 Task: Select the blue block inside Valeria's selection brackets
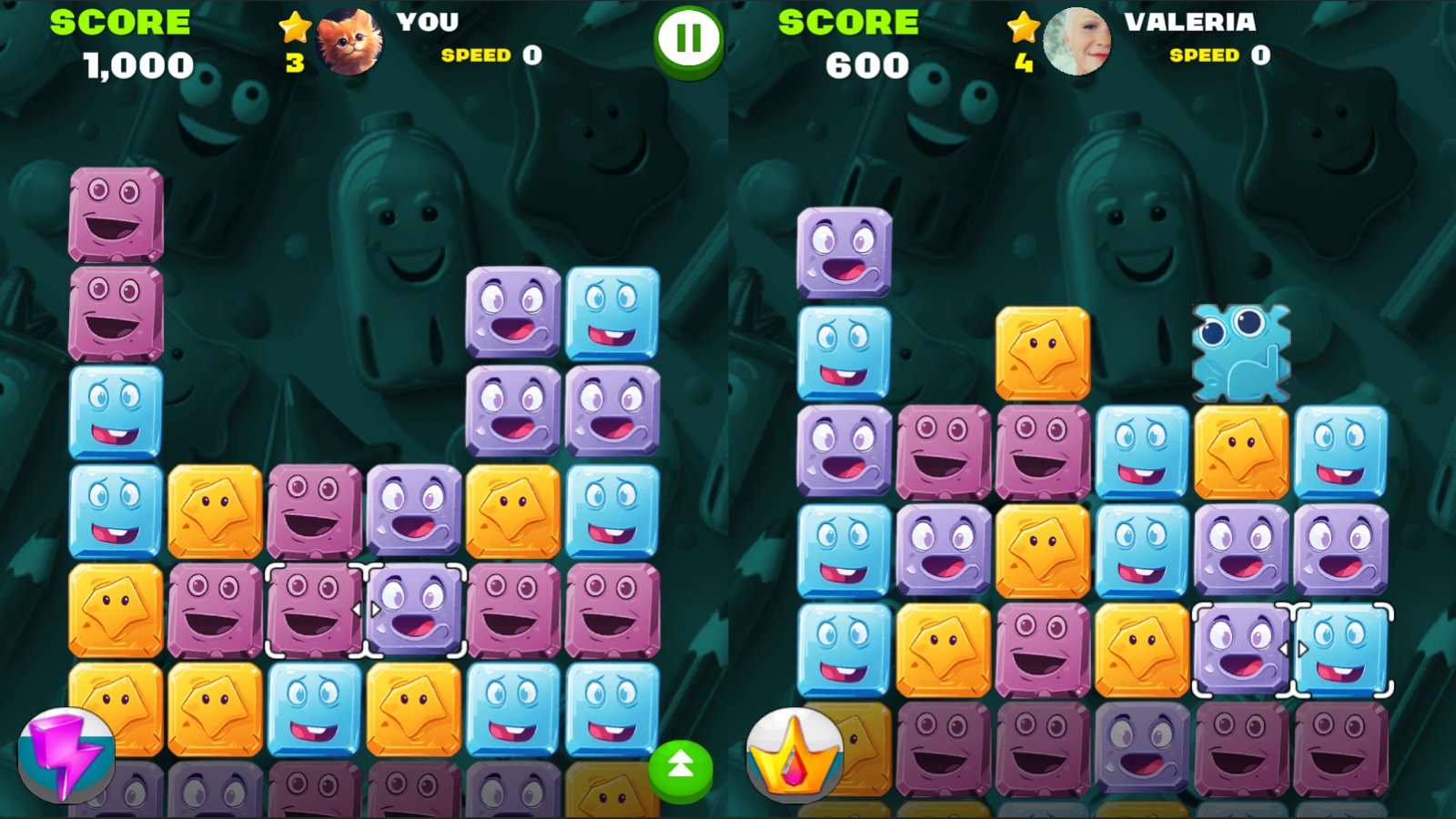pyautogui.click(x=1340, y=651)
